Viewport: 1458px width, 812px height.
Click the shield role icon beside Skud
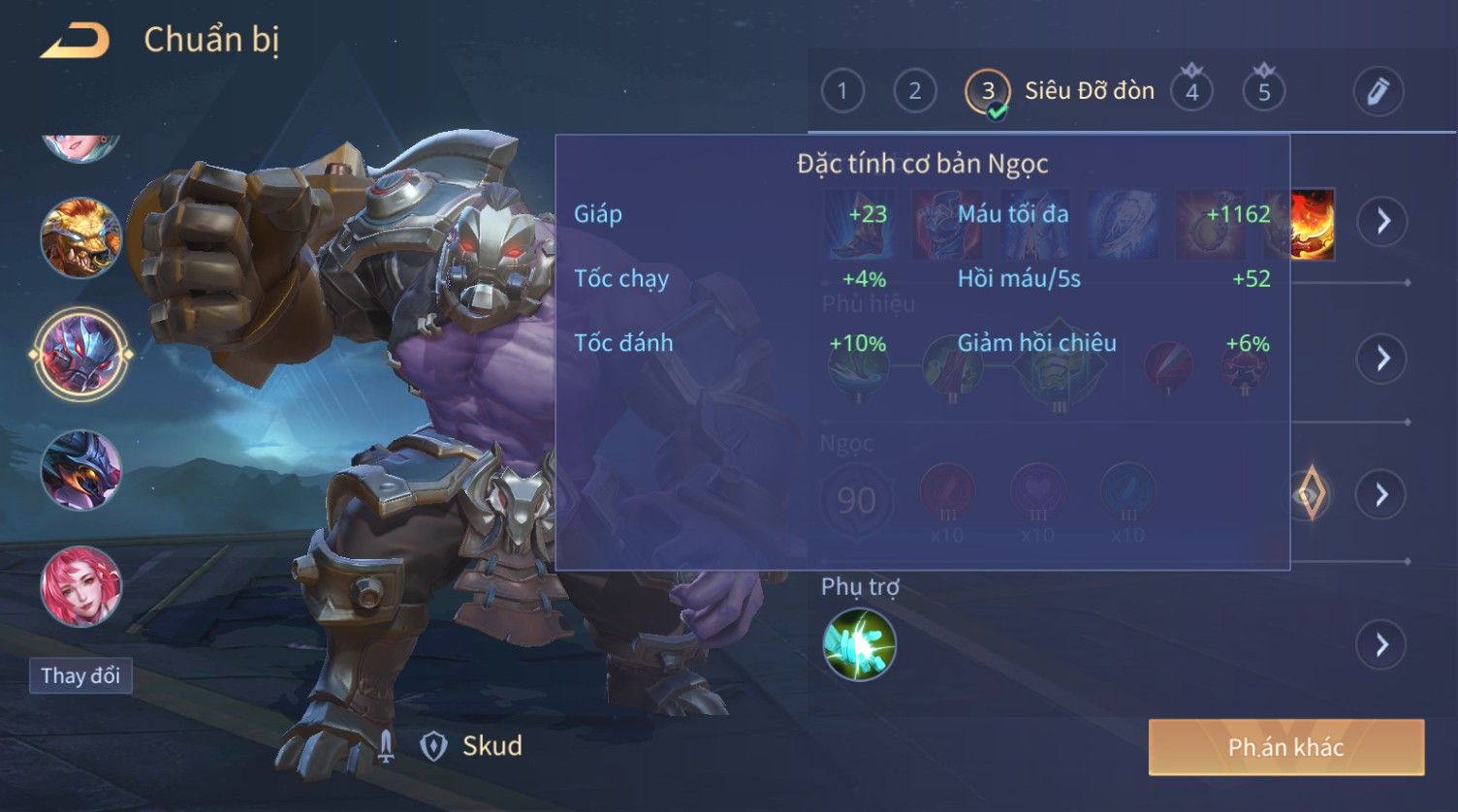(x=432, y=745)
